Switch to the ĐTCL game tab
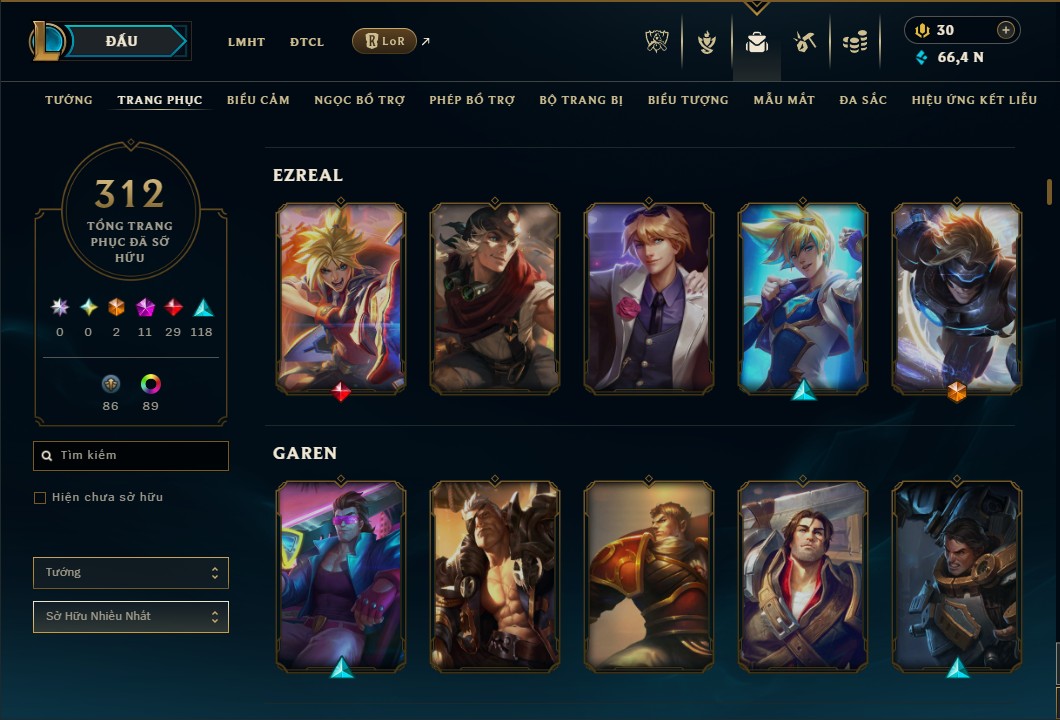 coord(307,42)
